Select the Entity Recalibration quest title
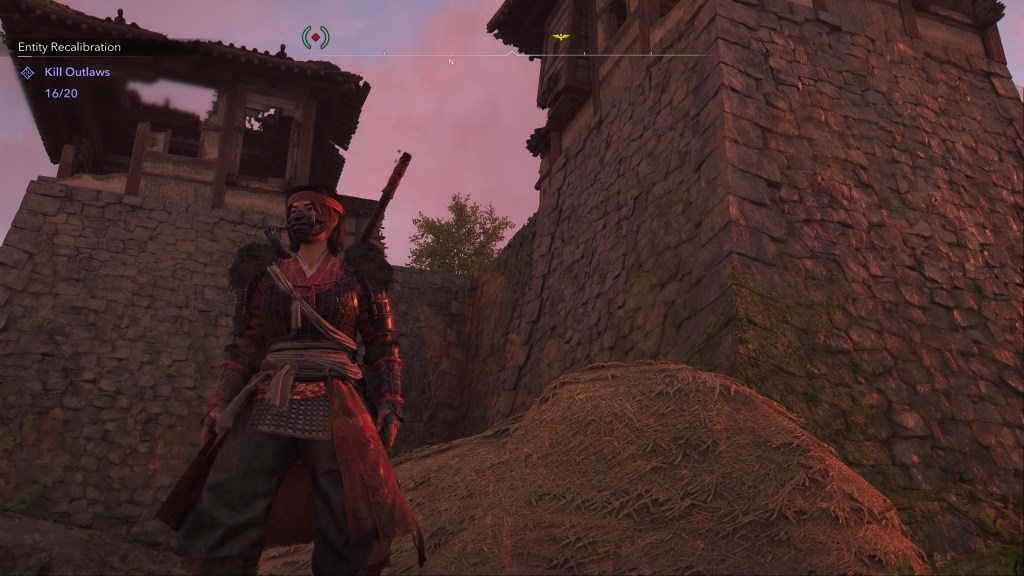Viewport: 1024px width, 576px height. pyautogui.click(x=69, y=47)
